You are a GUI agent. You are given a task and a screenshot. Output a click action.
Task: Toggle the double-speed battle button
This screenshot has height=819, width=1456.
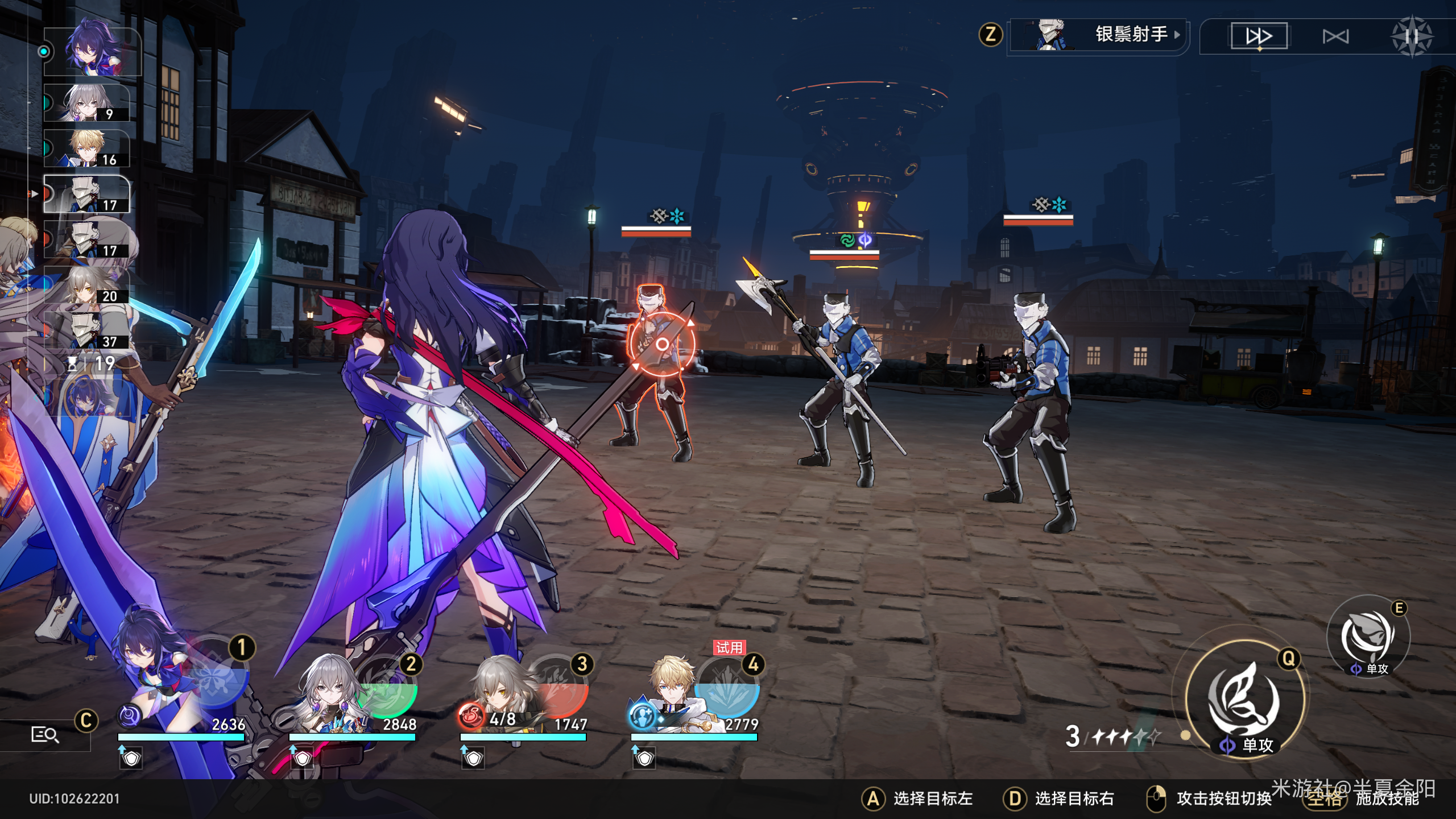(1259, 36)
